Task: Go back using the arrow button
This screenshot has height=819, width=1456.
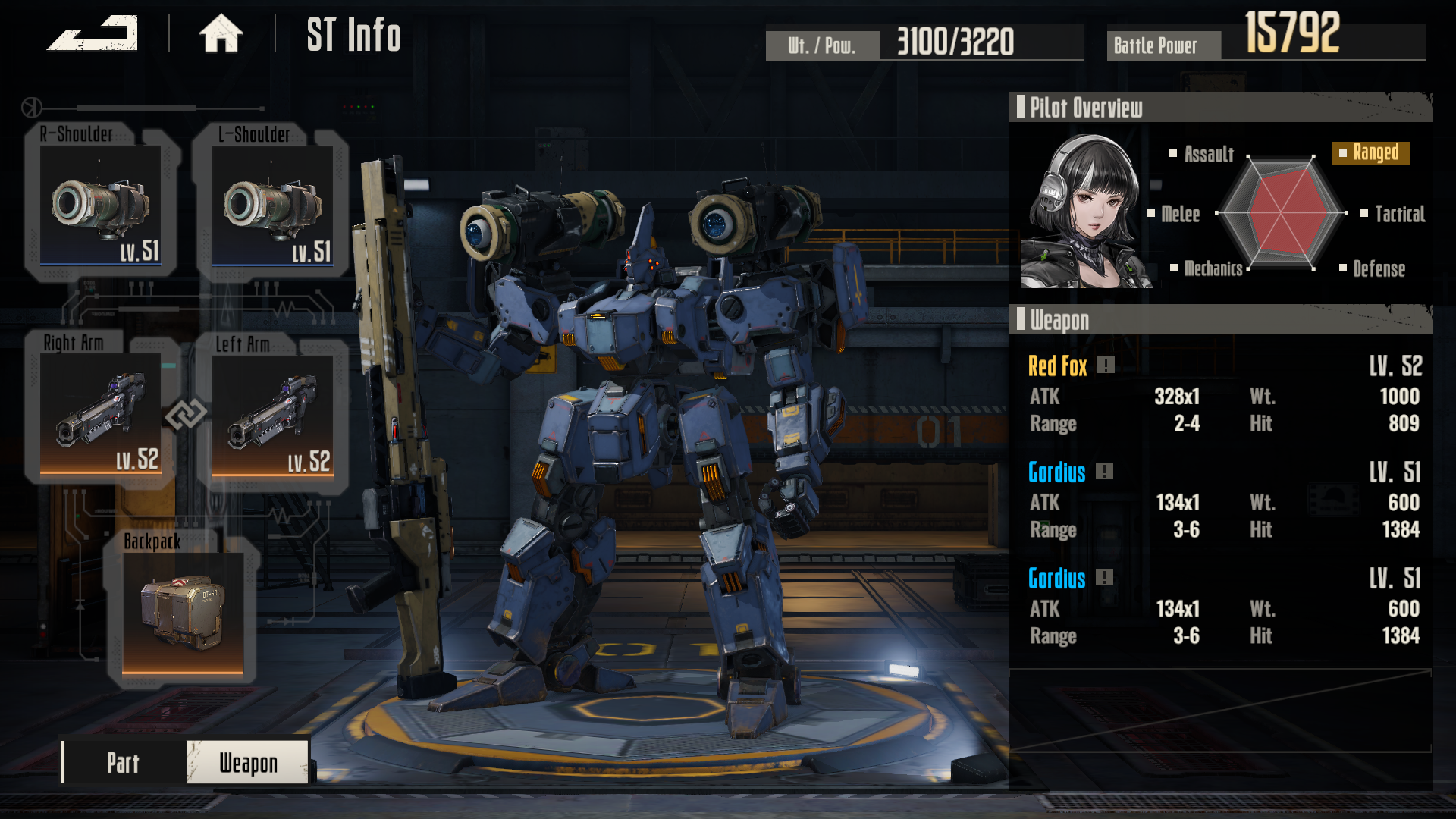Action: click(93, 34)
